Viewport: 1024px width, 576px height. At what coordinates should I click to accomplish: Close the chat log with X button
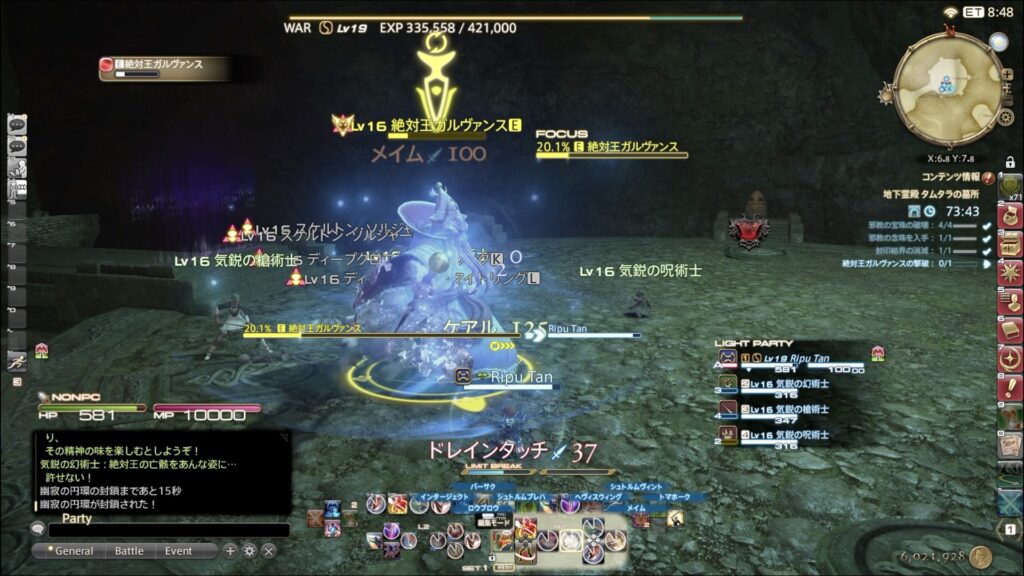[x=268, y=551]
